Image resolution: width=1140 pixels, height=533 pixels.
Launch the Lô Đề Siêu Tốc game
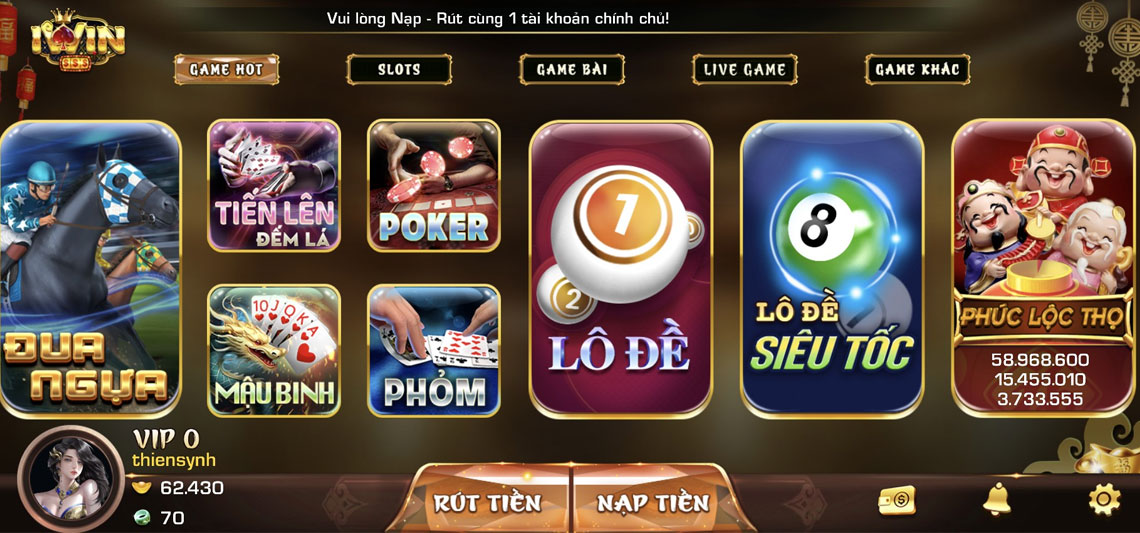832,268
